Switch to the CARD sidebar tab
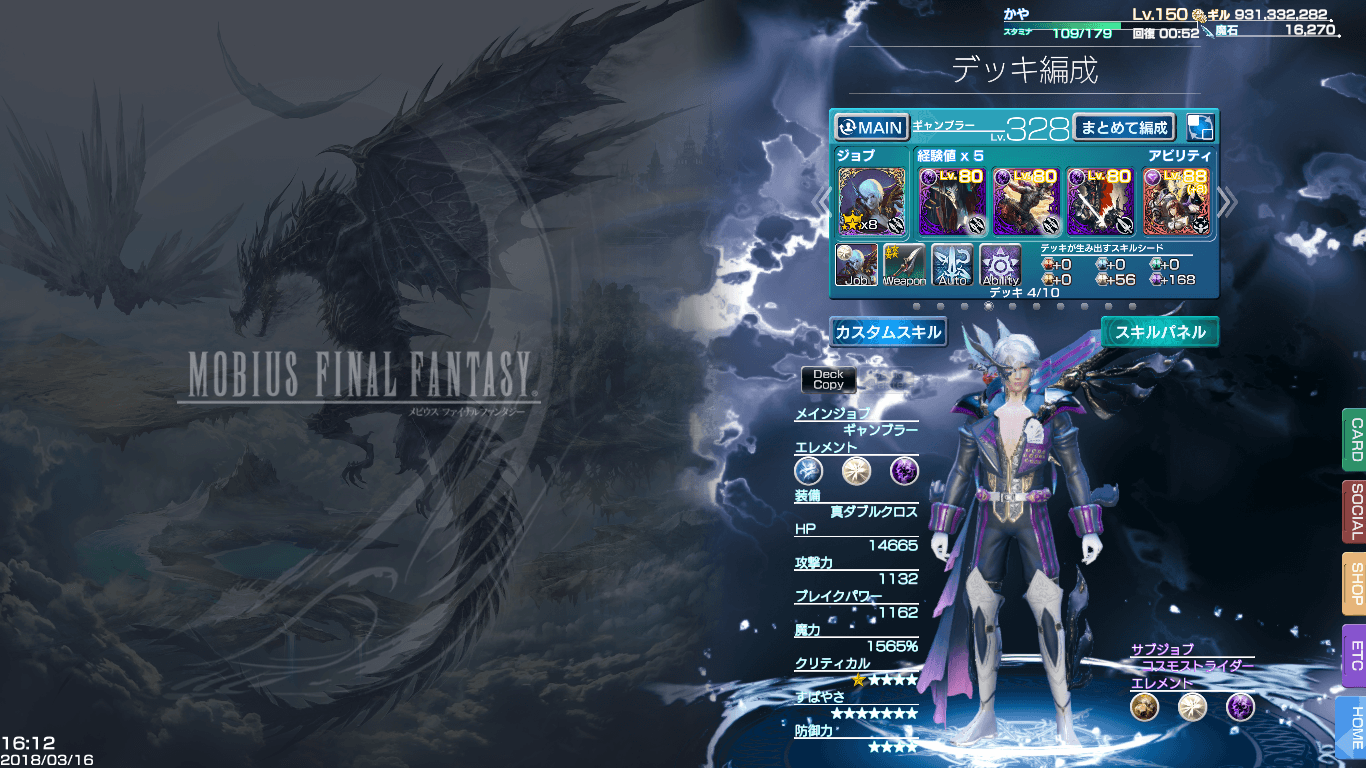 1355,440
